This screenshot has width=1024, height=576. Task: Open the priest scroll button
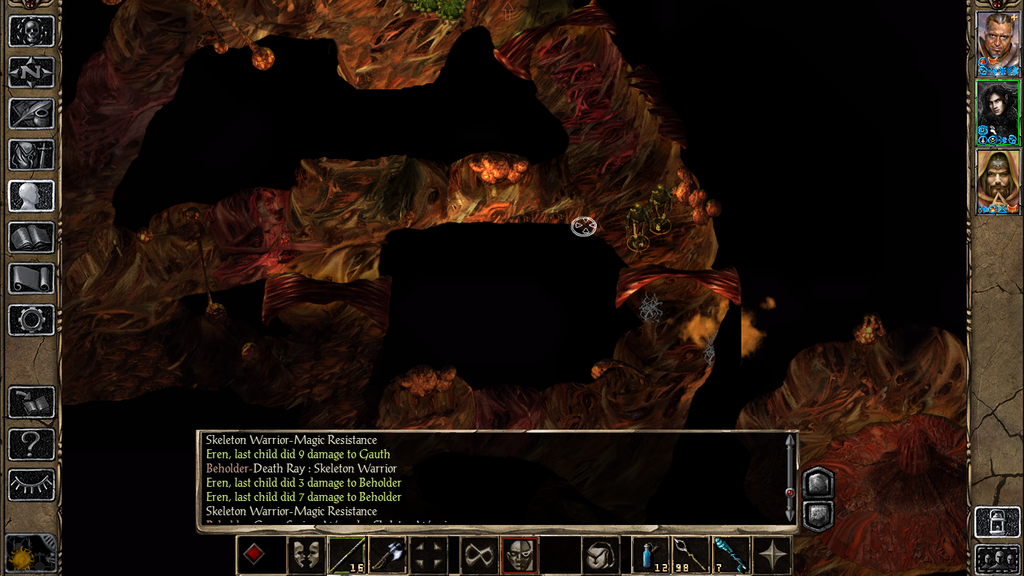pyautogui.click(x=31, y=278)
